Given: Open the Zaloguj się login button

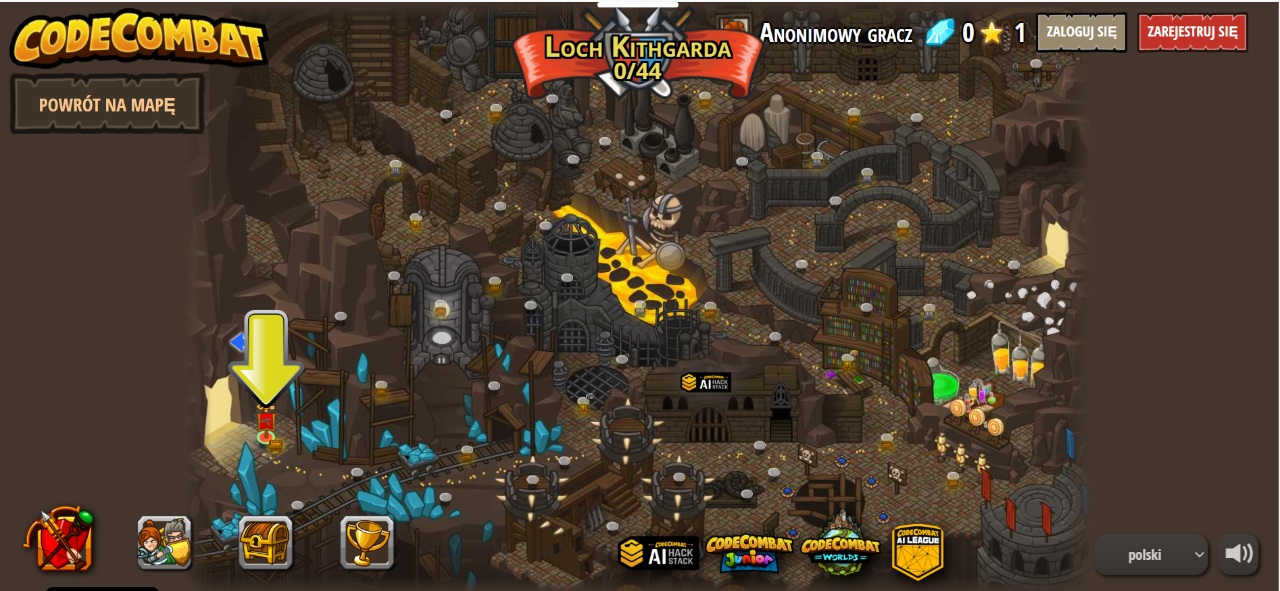Looking at the screenshot, I should click(x=1080, y=32).
